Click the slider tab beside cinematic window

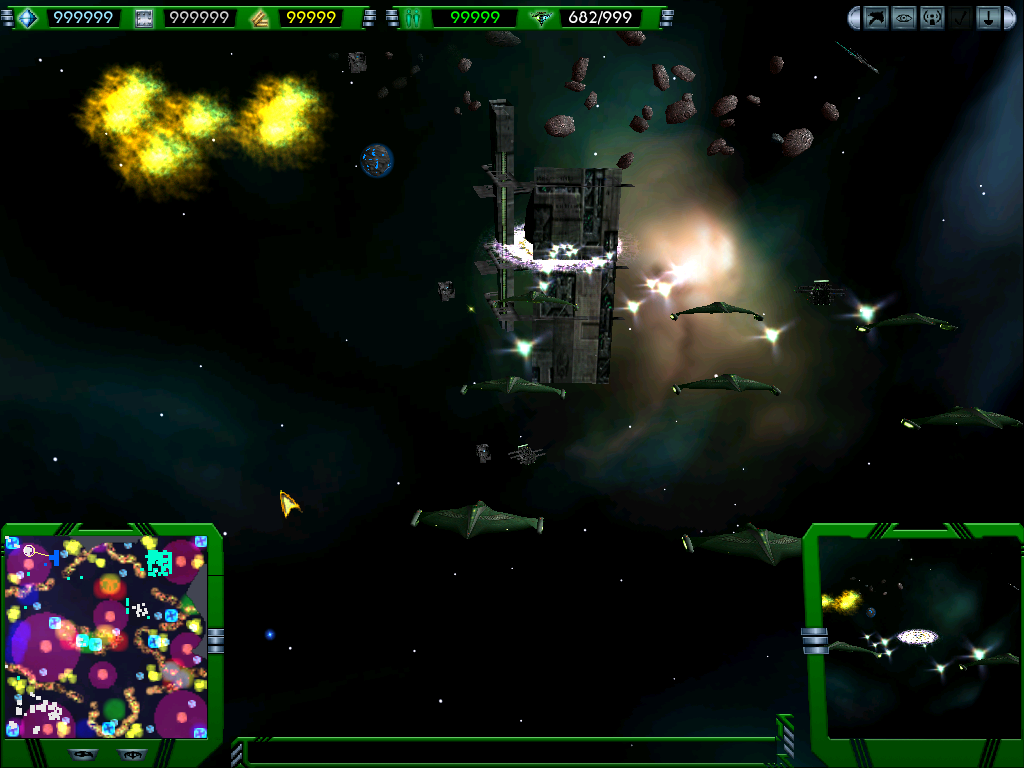click(815, 640)
